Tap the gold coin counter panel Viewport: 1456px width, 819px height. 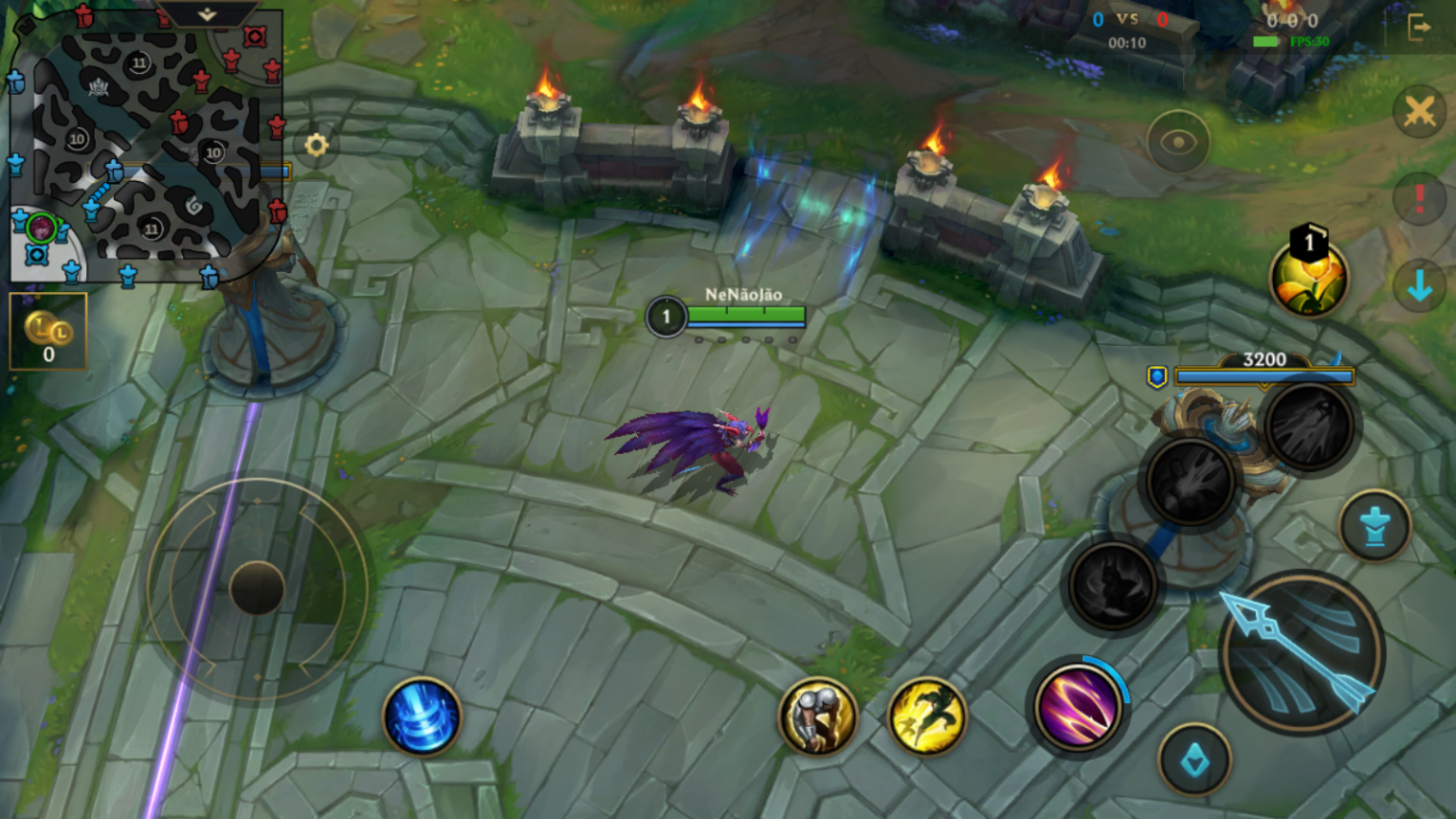(x=47, y=332)
